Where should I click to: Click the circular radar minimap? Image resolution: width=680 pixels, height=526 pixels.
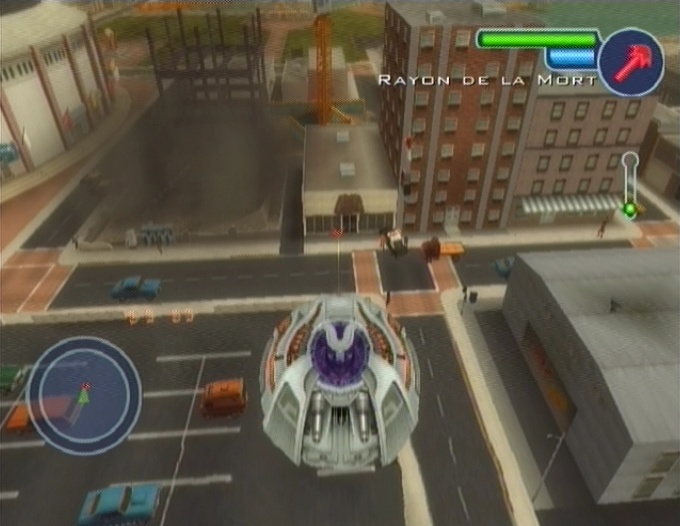pos(83,396)
